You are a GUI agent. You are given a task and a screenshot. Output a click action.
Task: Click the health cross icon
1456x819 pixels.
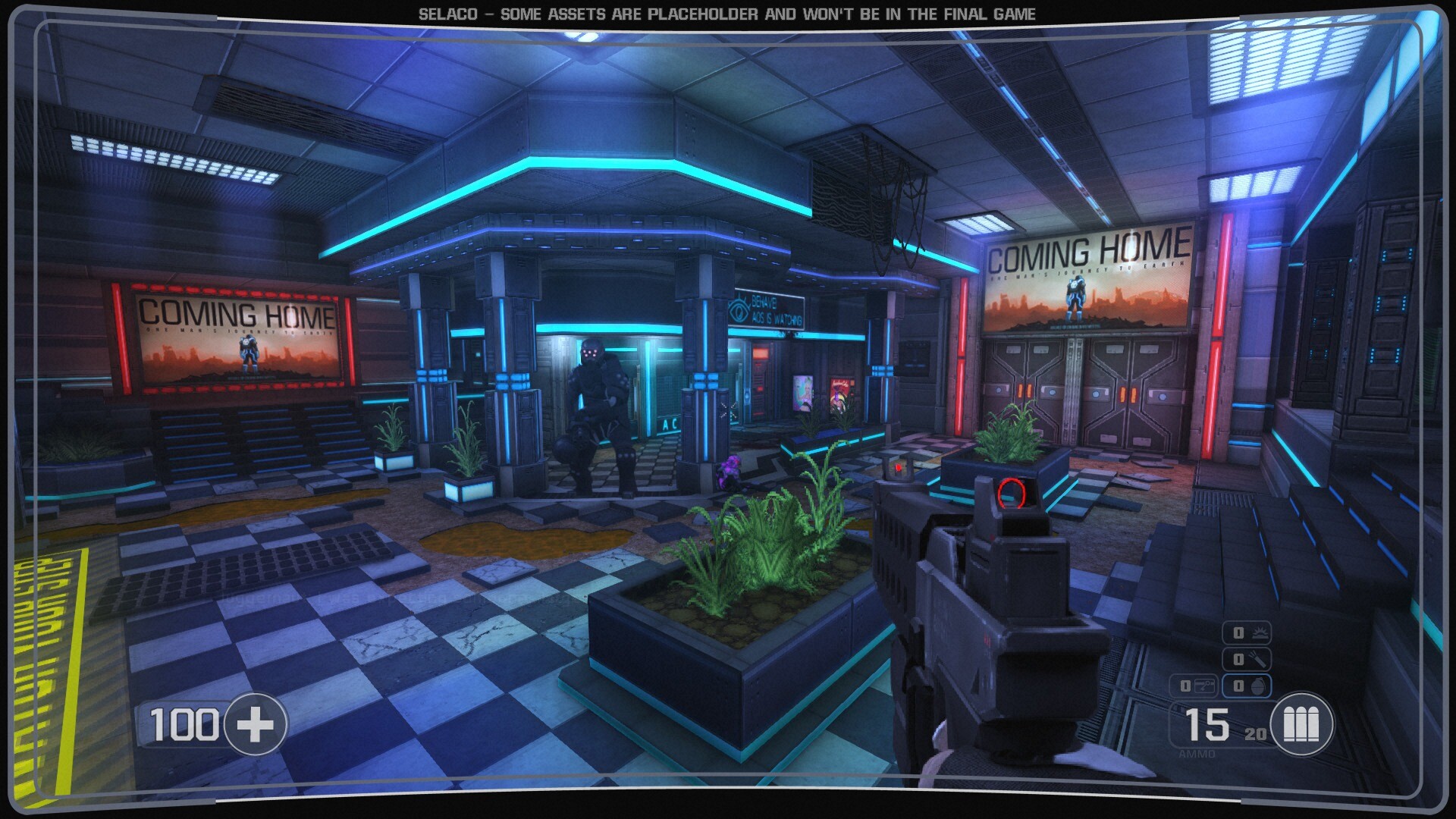[256, 724]
